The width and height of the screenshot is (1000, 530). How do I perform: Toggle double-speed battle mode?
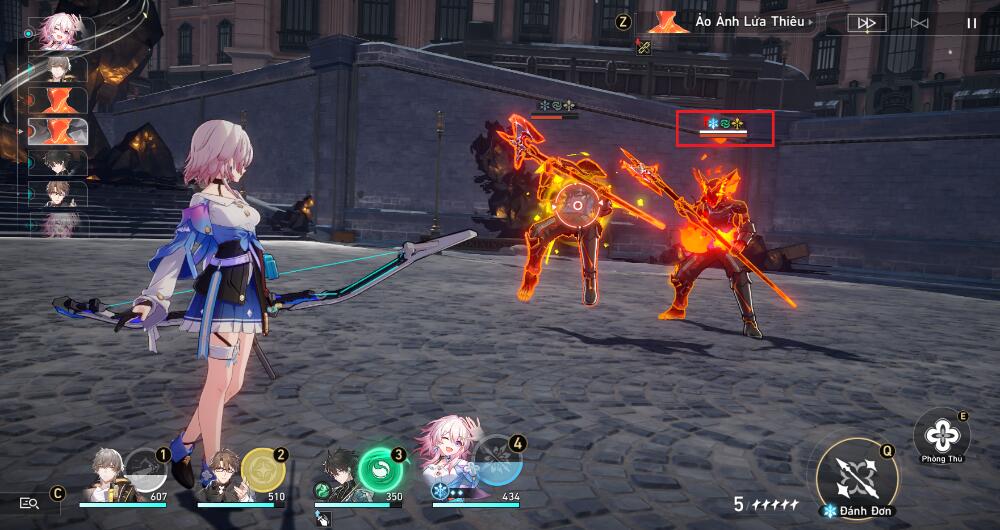865,22
